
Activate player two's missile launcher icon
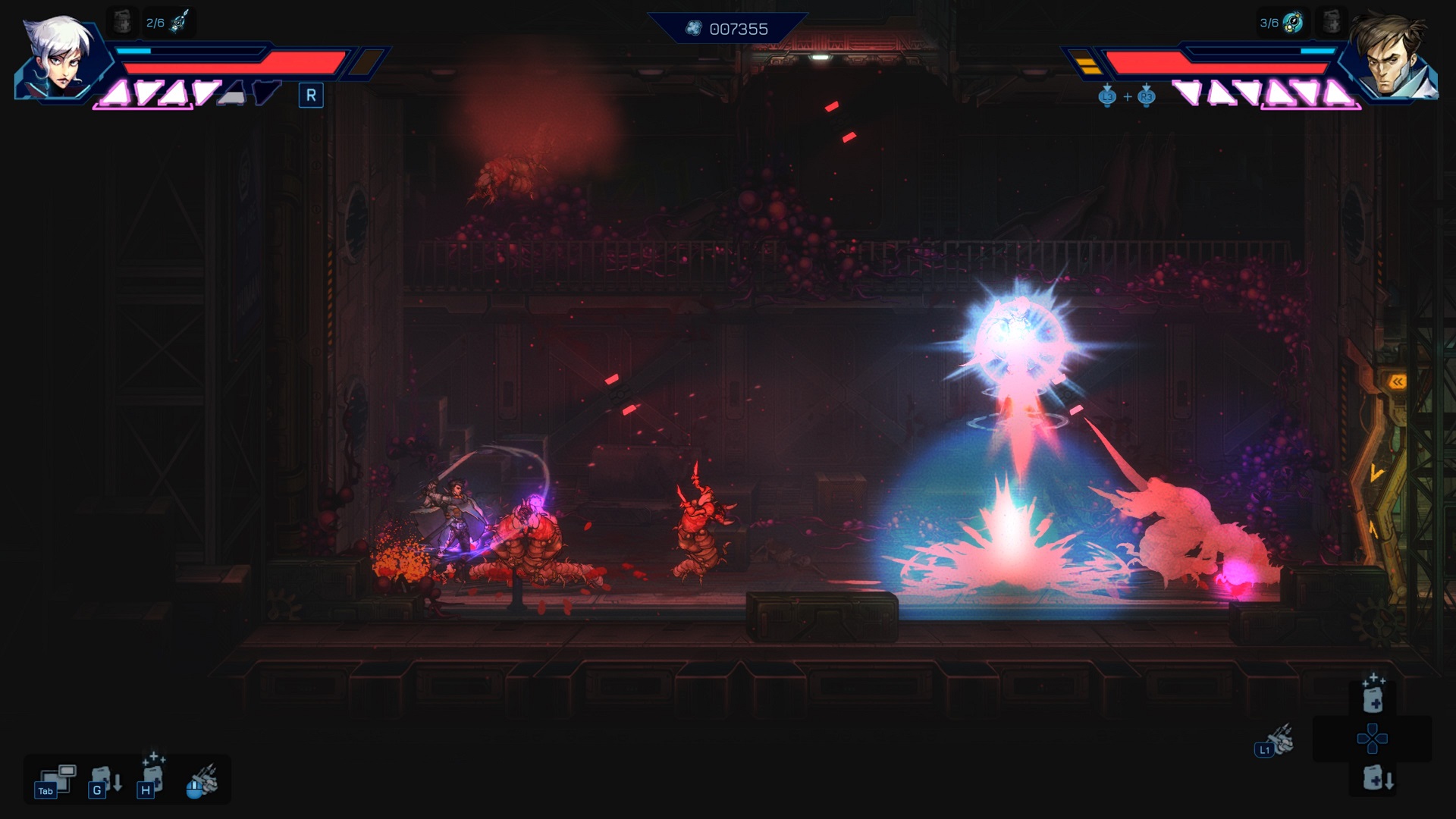[x=1277, y=740]
